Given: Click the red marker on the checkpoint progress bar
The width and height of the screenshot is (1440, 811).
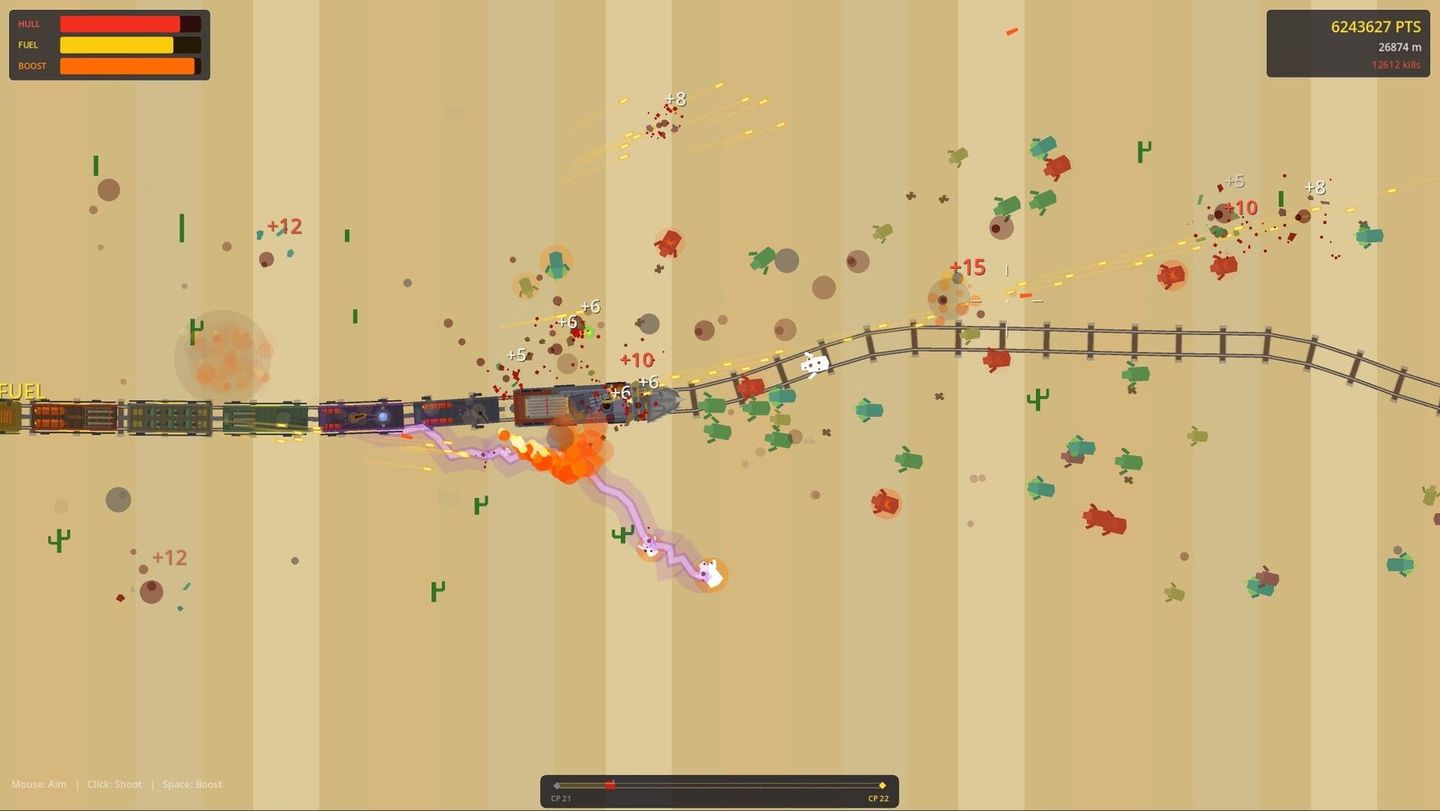Looking at the screenshot, I should tap(610, 785).
